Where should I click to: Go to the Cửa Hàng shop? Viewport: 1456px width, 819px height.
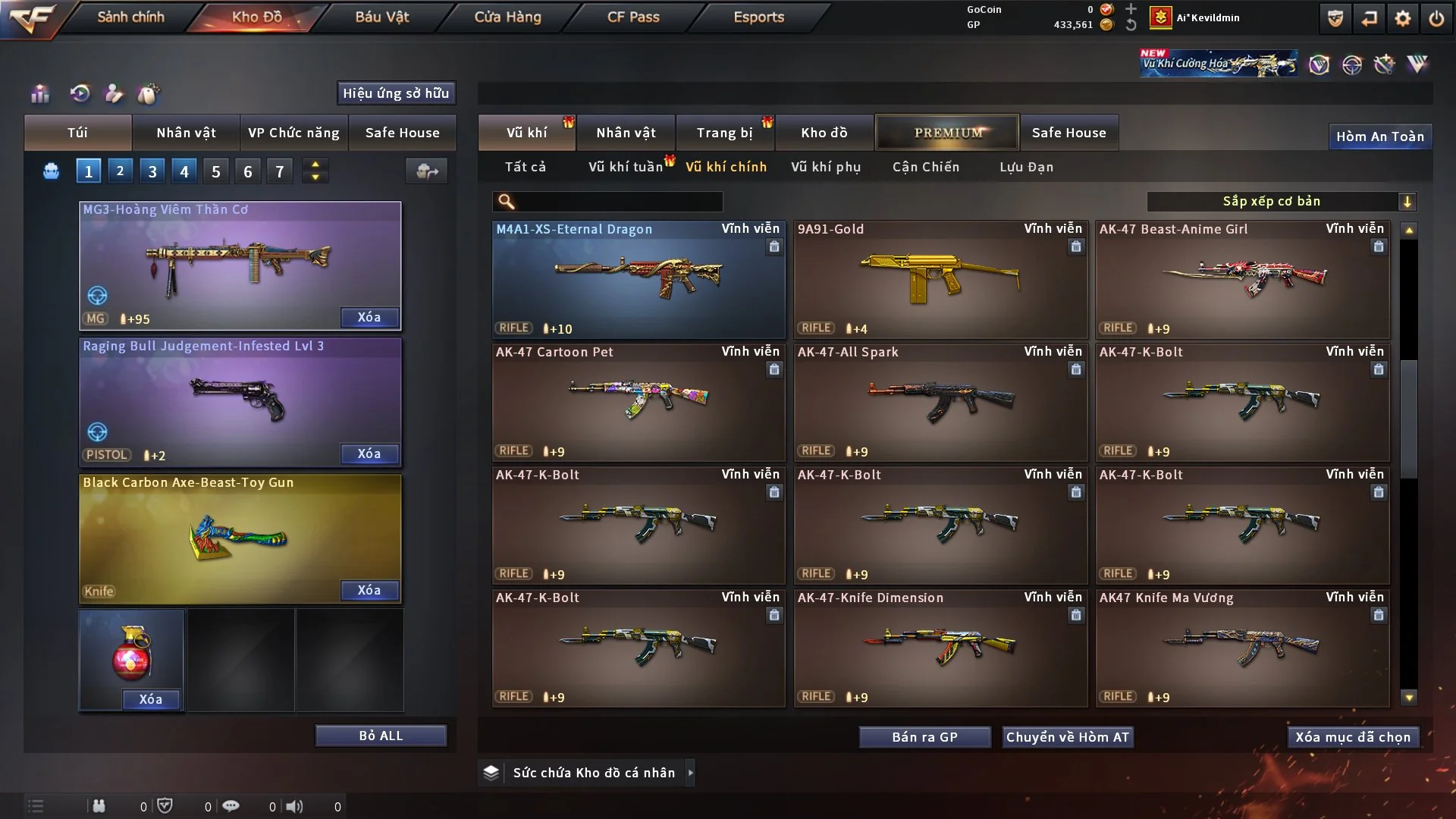click(x=507, y=17)
